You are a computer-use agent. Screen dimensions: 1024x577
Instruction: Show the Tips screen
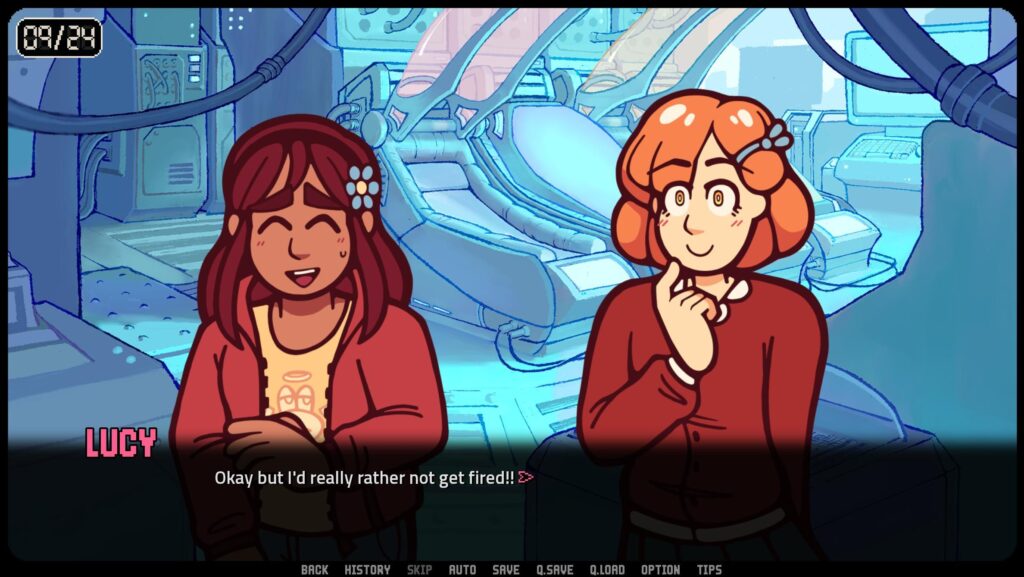pyautogui.click(x=709, y=570)
